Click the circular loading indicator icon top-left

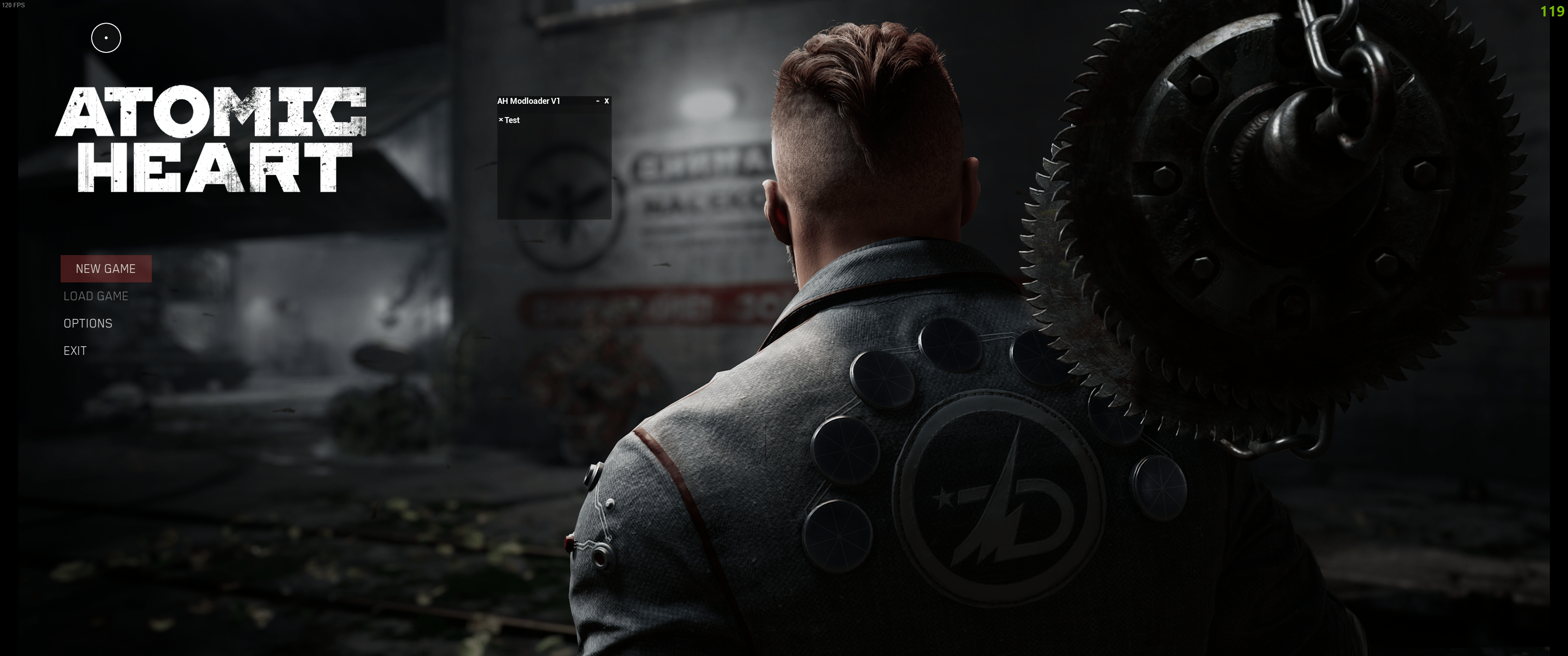click(x=106, y=37)
